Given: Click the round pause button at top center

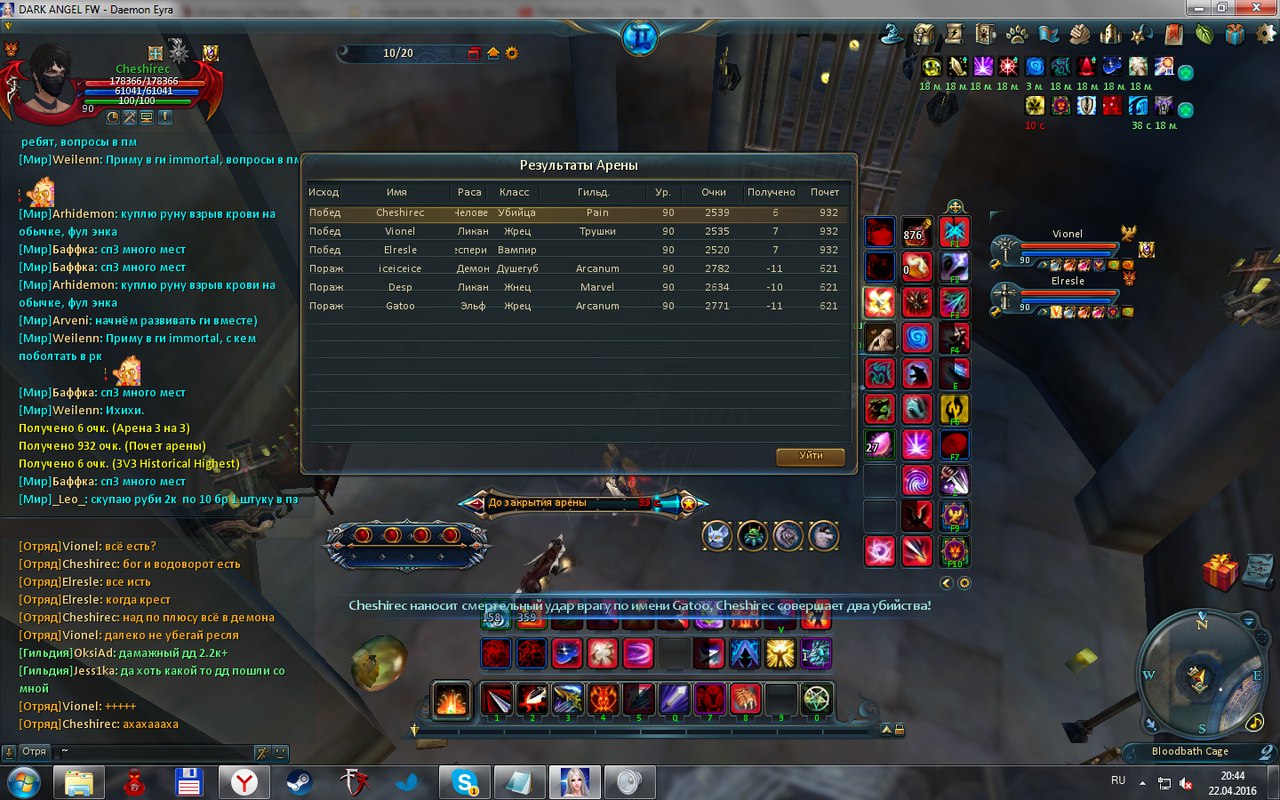Looking at the screenshot, I should pyautogui.click(x=639, y=38).
